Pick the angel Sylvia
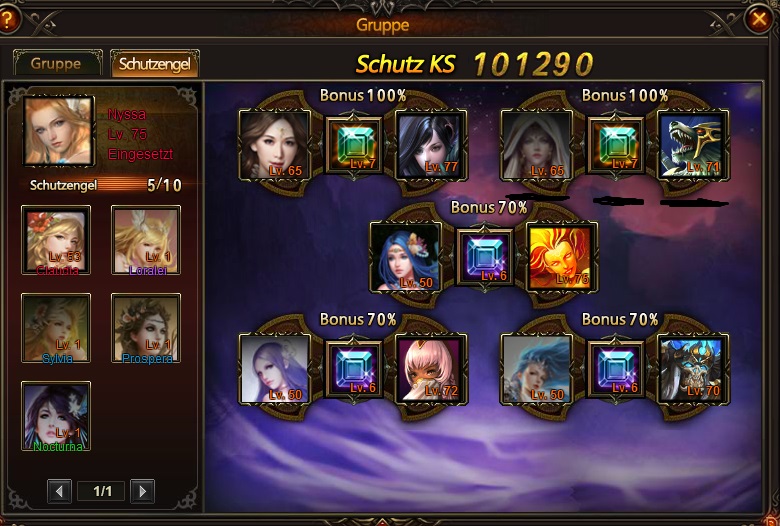This screenshot has height=526, width=780. (56, 328)
